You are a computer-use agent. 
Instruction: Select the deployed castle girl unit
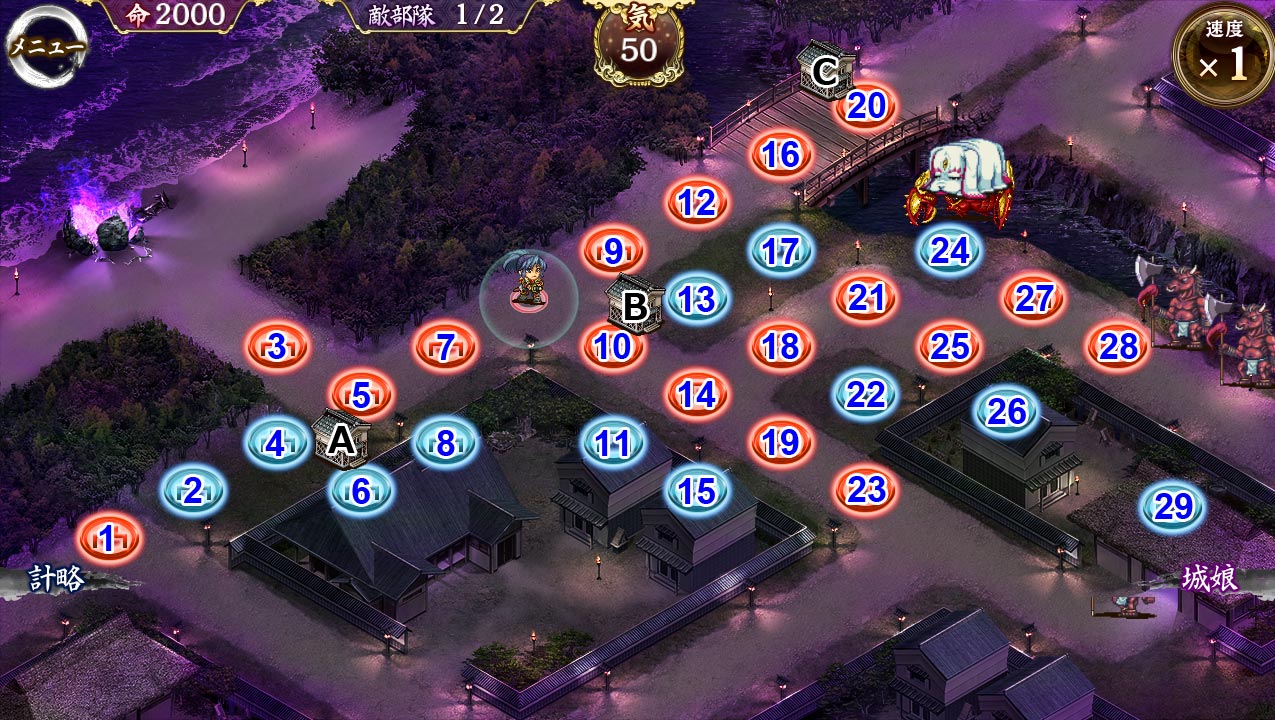(x=528, y=287)
